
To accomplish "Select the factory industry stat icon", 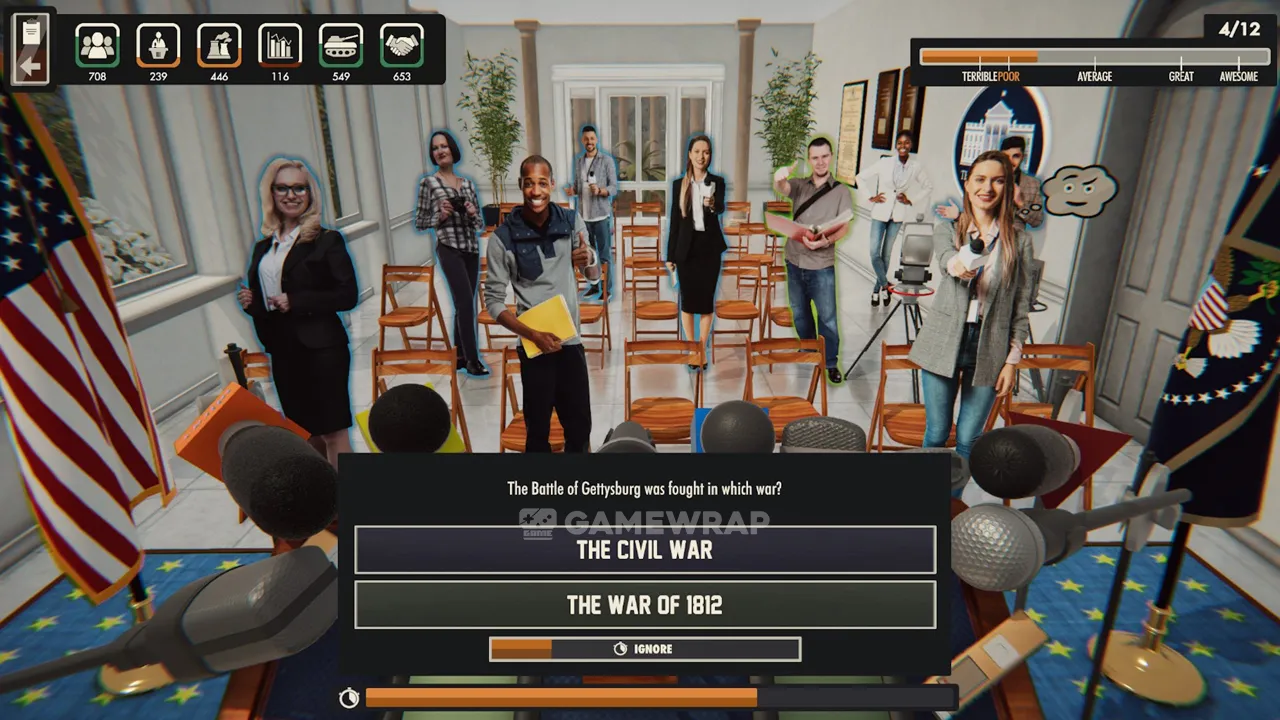I will (219, 45).
